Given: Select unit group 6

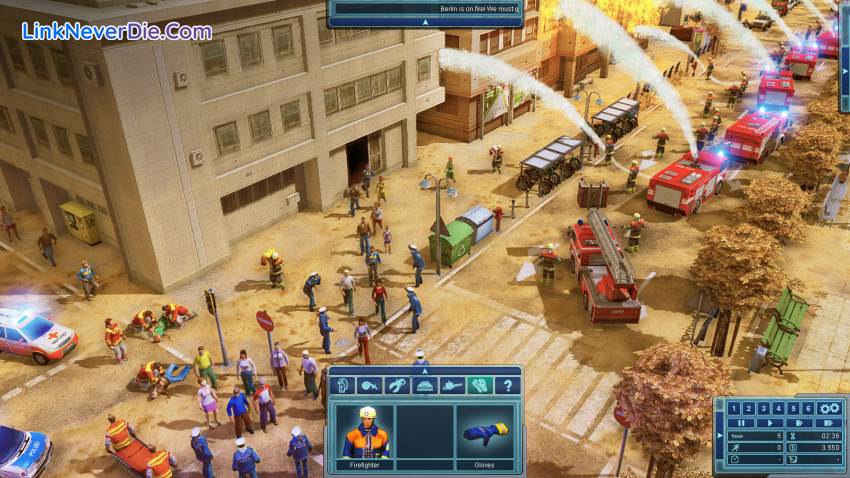Looking at the screenshot, I should 808,408.
